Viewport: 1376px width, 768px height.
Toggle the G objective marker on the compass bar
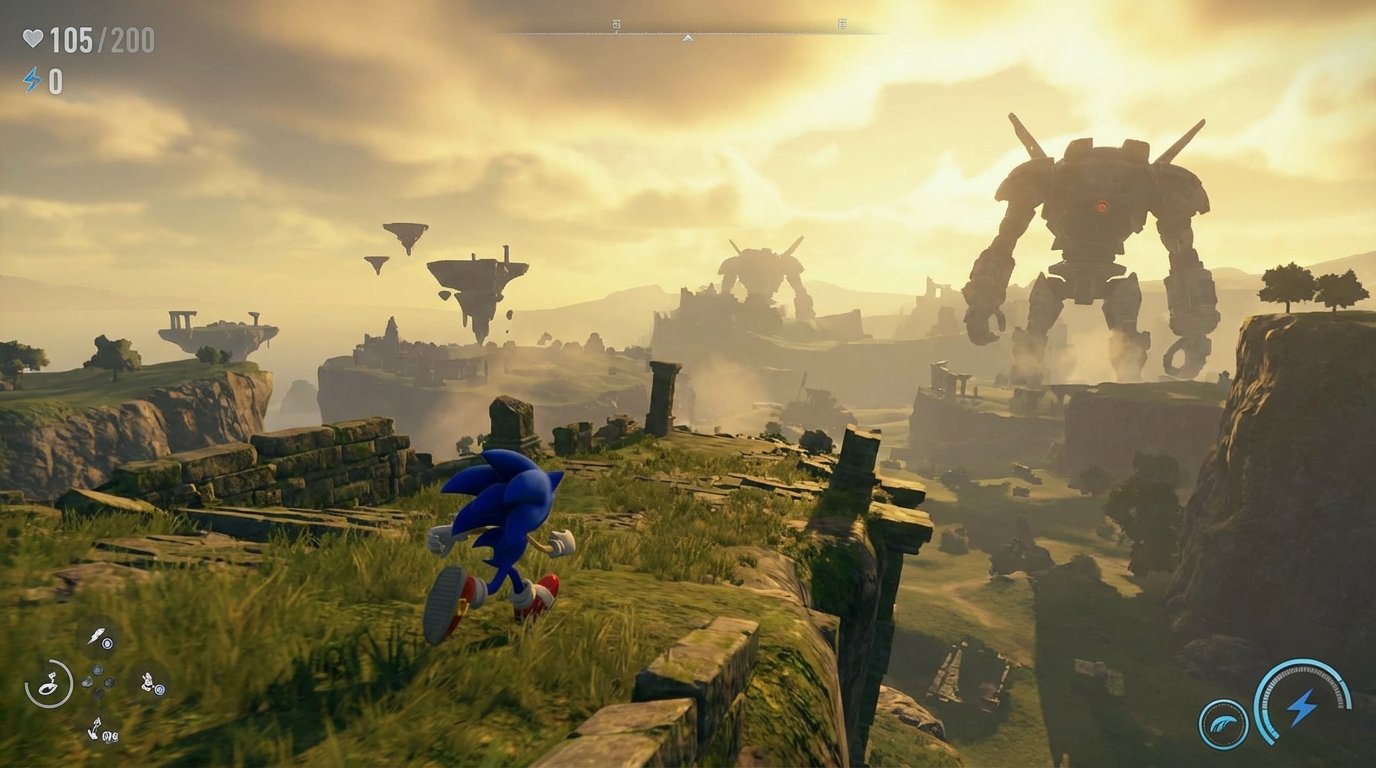(x=617, y=24)
